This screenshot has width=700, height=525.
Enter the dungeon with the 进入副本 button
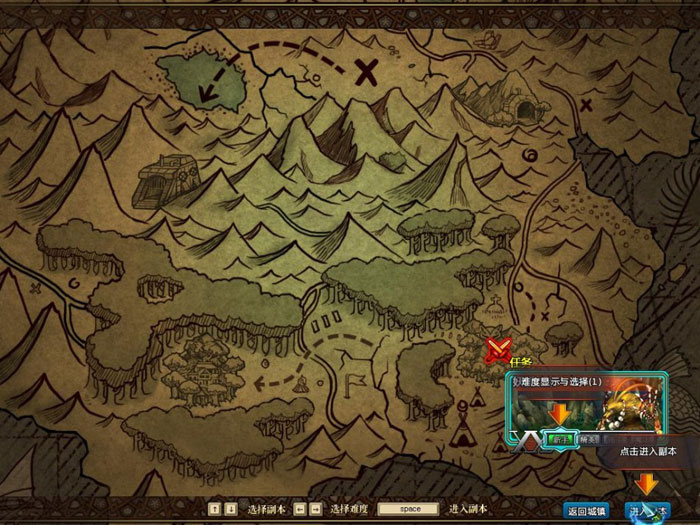(647, 510)
